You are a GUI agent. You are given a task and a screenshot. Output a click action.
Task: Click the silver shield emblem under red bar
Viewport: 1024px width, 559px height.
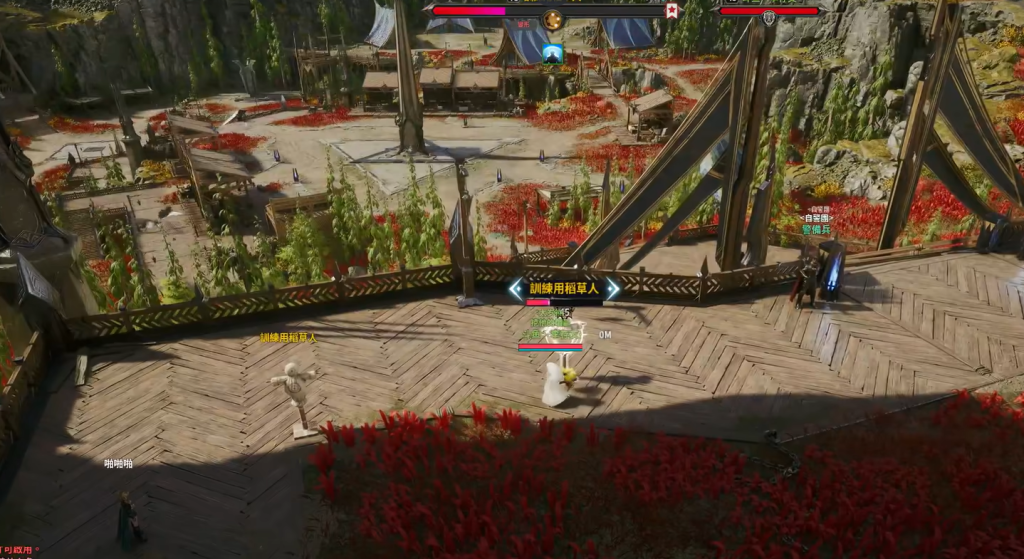769,18
